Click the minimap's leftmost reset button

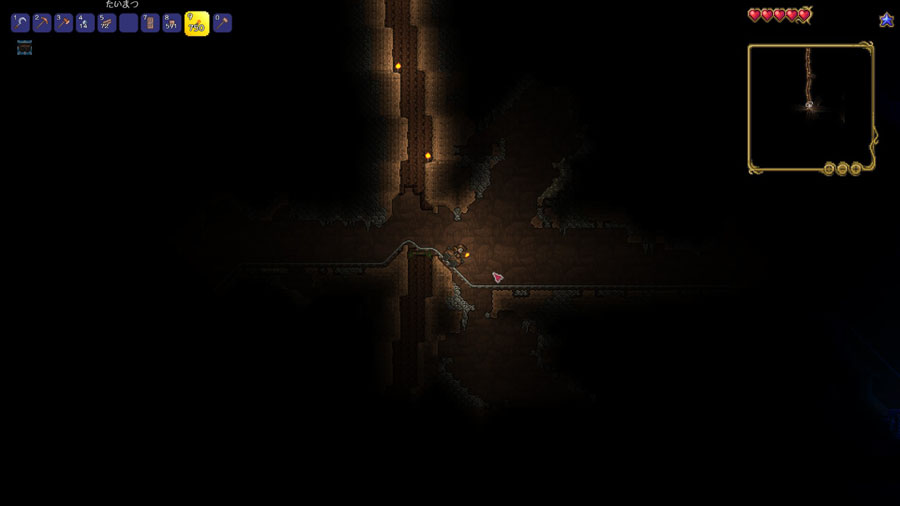click(829, 169)
